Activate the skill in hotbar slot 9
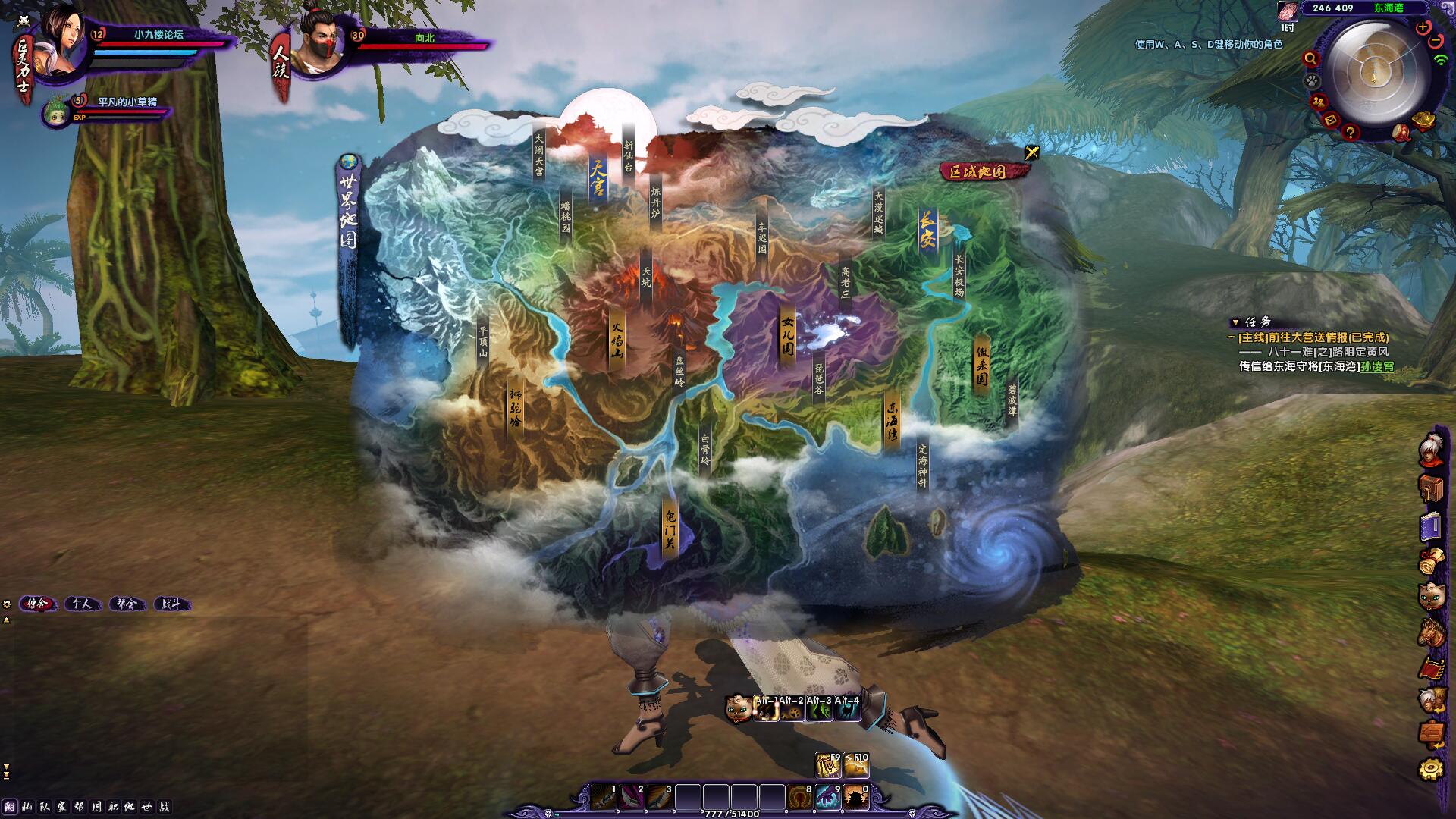 [827, 798]
